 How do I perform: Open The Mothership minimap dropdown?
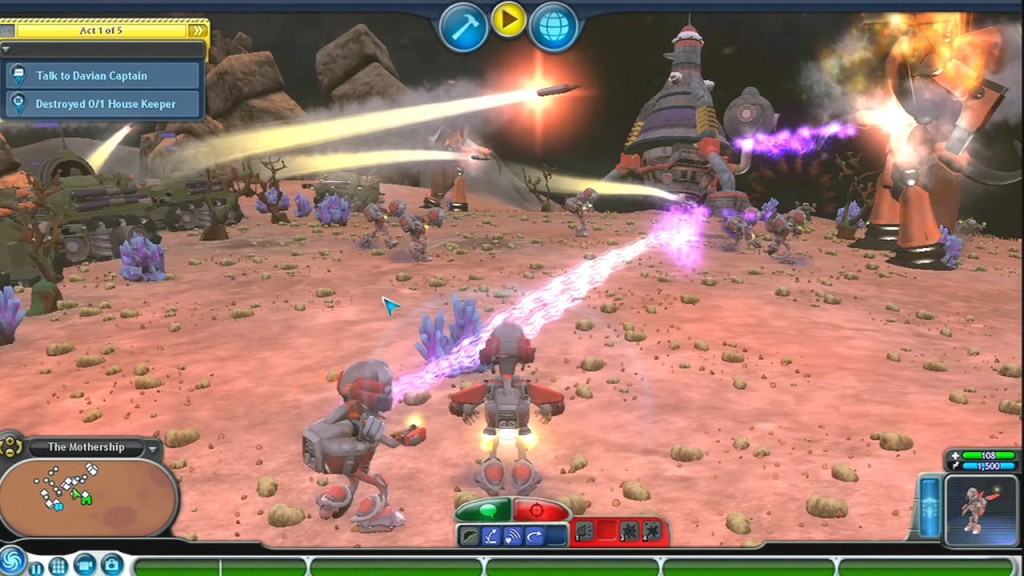coord(152,448)
